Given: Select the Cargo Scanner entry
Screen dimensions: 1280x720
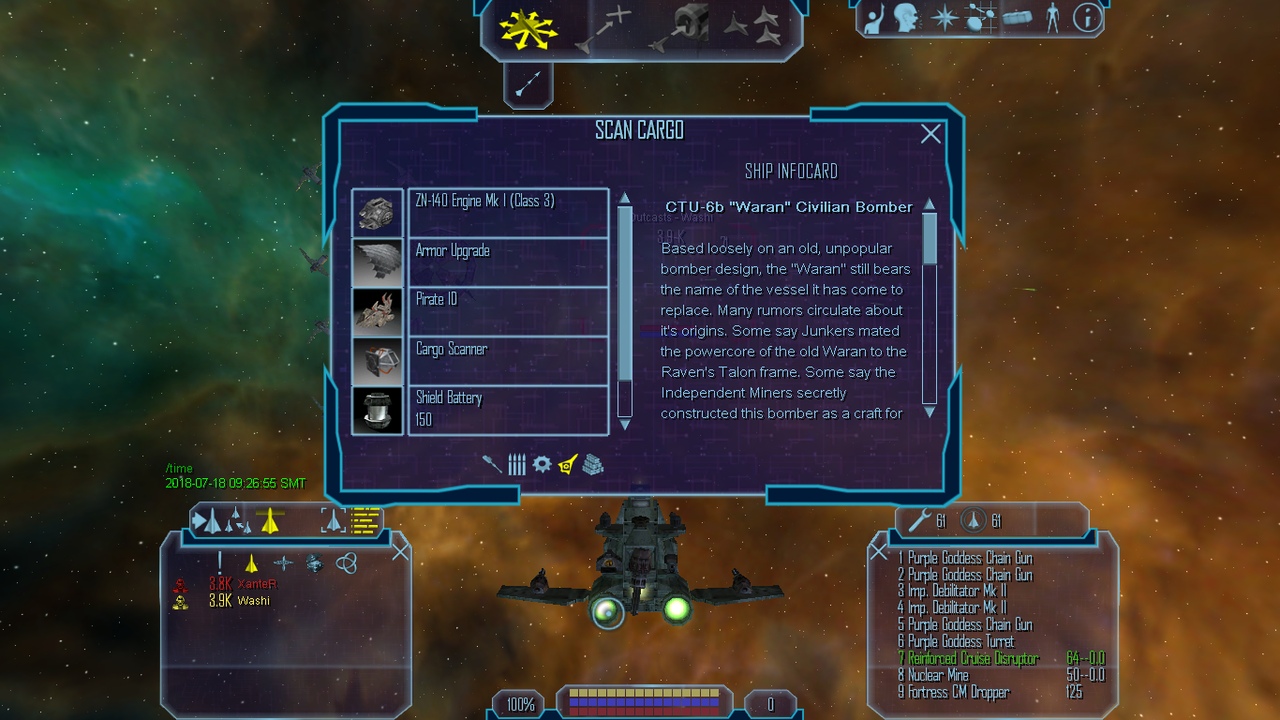Looking at the screenshot, I should (x=508, y=360).
